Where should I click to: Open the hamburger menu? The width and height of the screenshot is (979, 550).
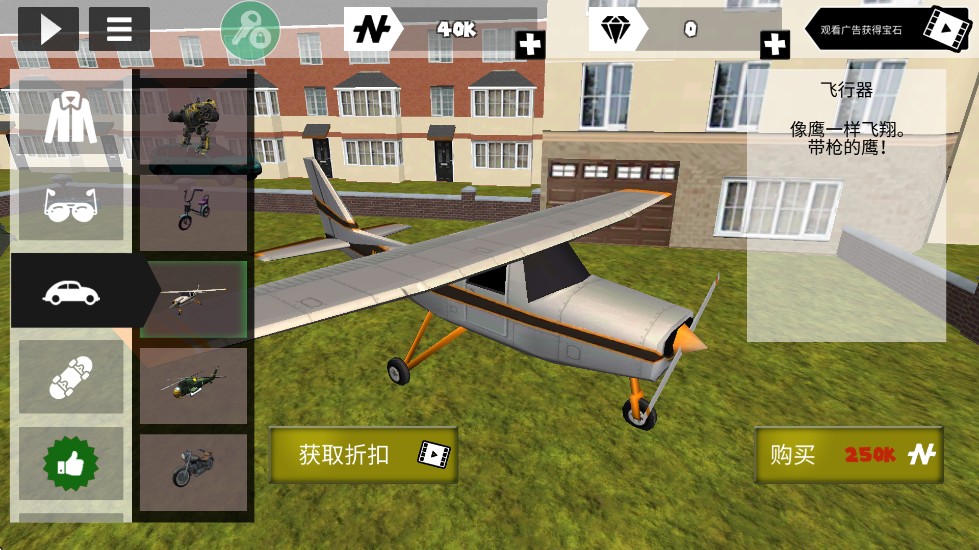point(119,28)
